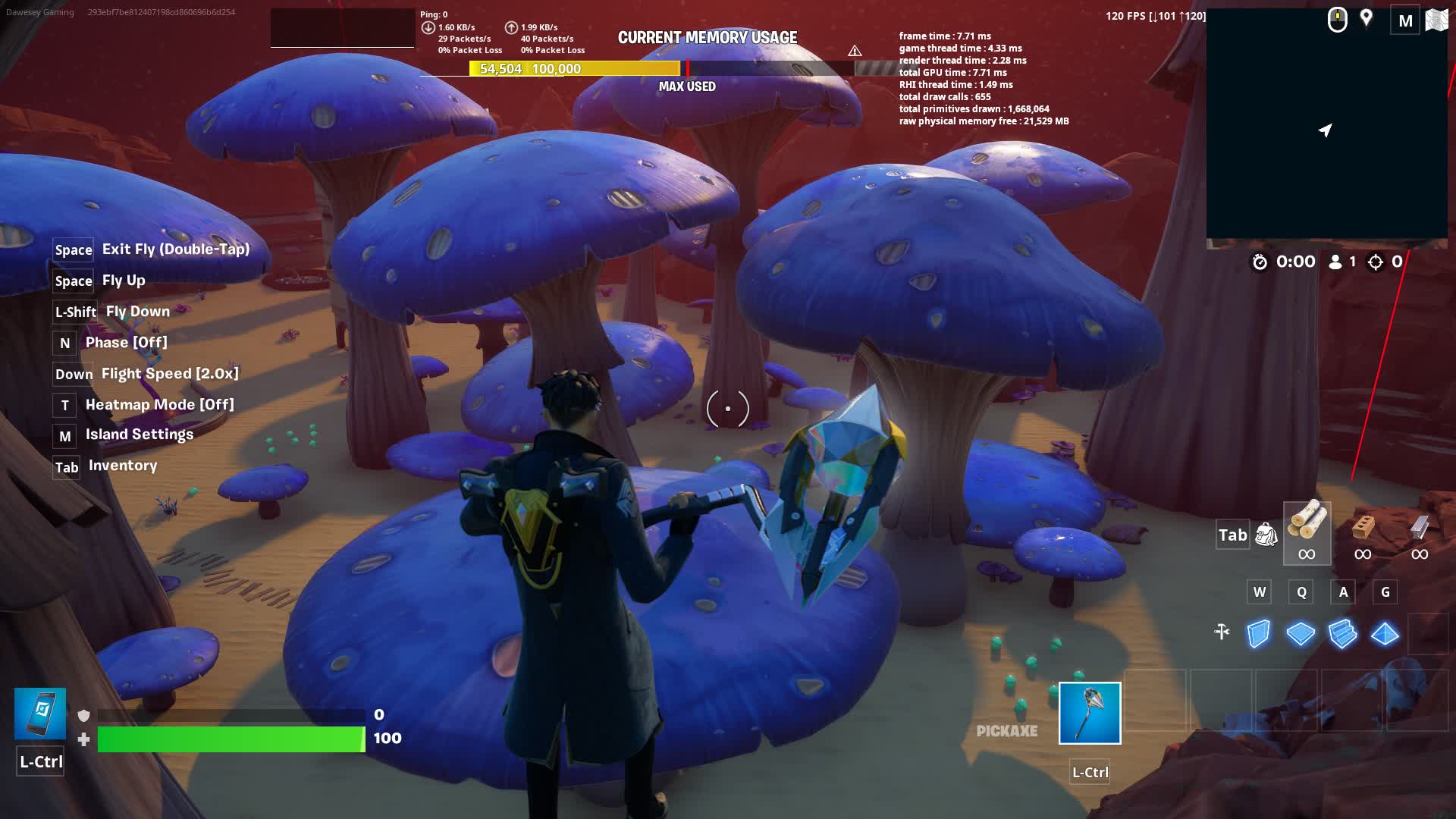
Task: Click the memory usage warning triangle
Action: (x=855, y=51)
